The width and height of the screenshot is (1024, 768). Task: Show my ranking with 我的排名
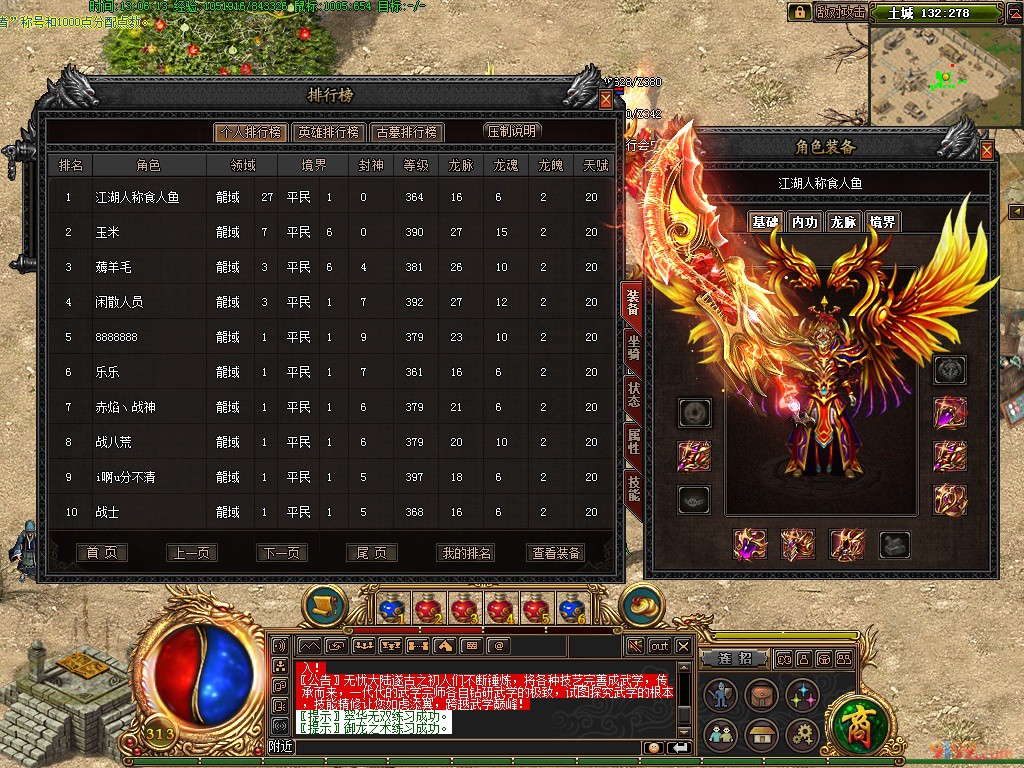click(x=466, y=553)
